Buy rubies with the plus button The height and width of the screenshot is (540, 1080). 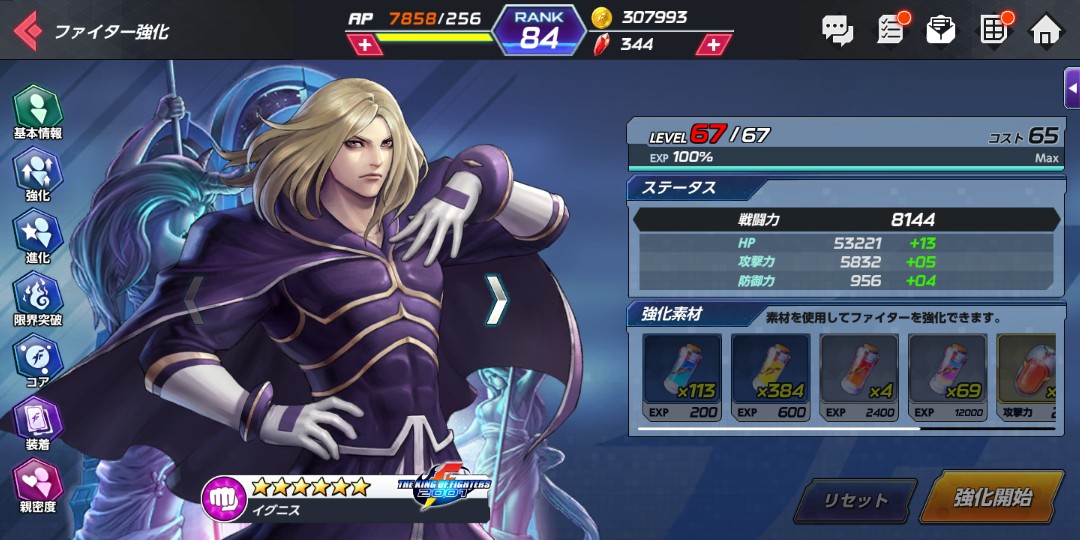713,45
